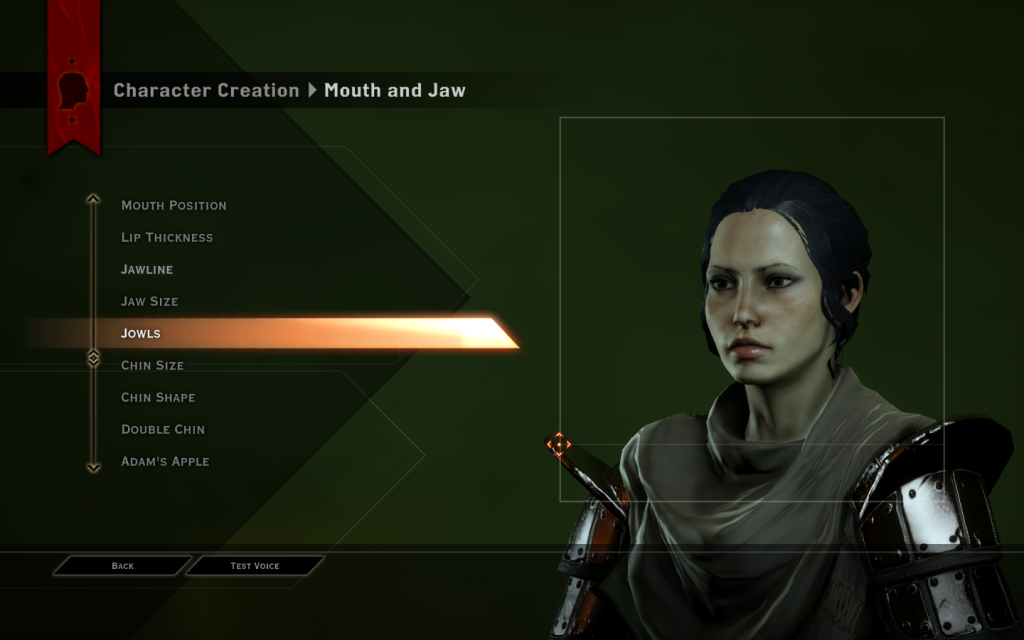This screenshot has height=640, width=1024.
Task: Choose Lip Thickness from the list
Action: 167,237
